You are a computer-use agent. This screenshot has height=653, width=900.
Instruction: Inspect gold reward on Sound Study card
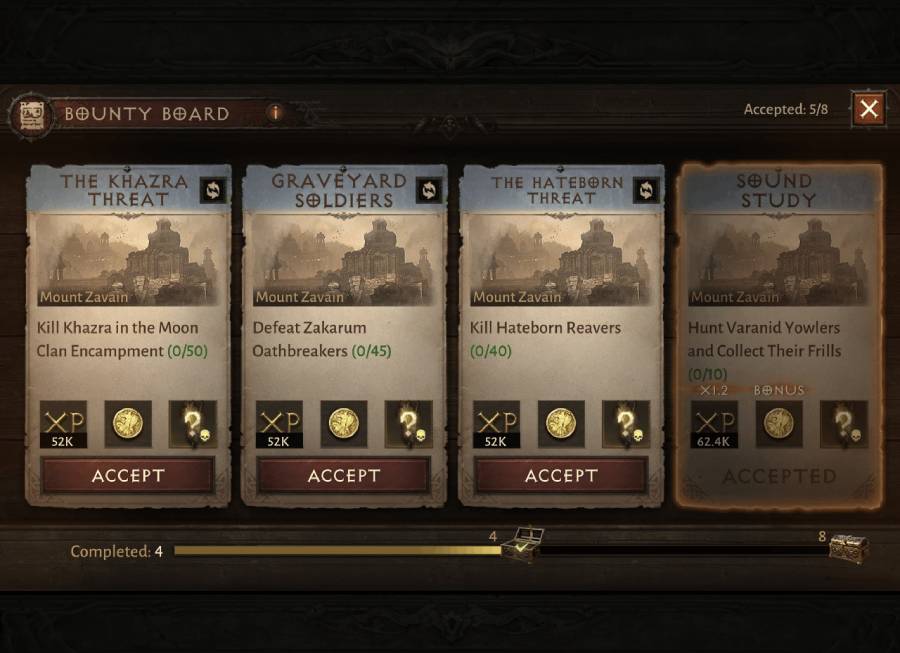778,424
